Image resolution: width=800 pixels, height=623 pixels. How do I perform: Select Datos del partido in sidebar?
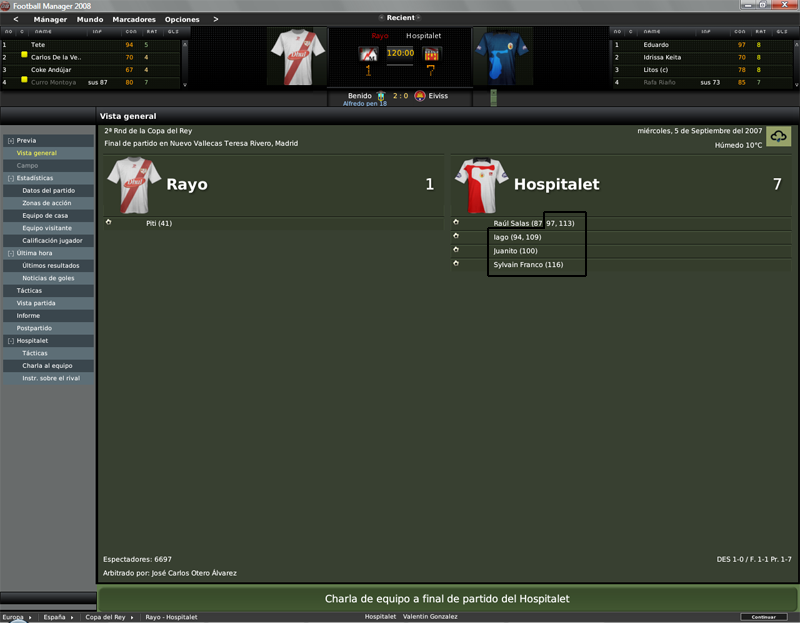point(48,190)
